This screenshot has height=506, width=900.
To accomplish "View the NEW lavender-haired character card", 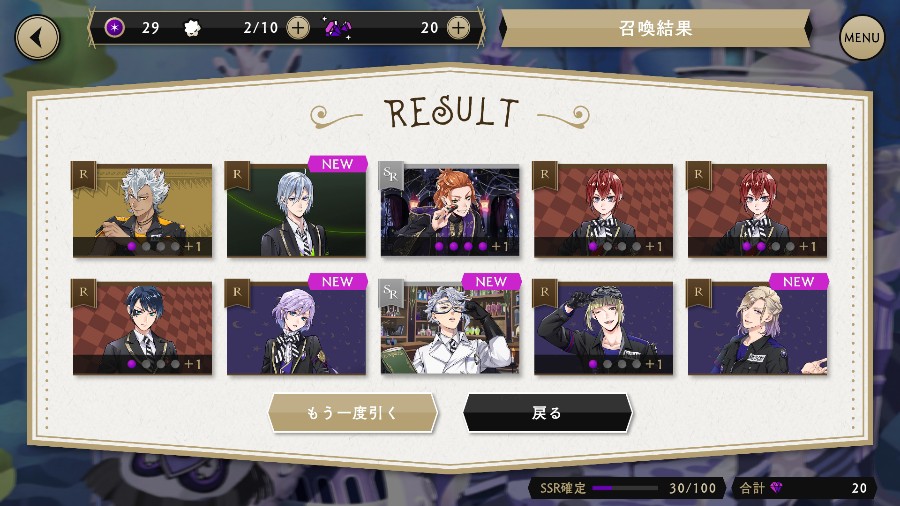I will coord(296,327).
